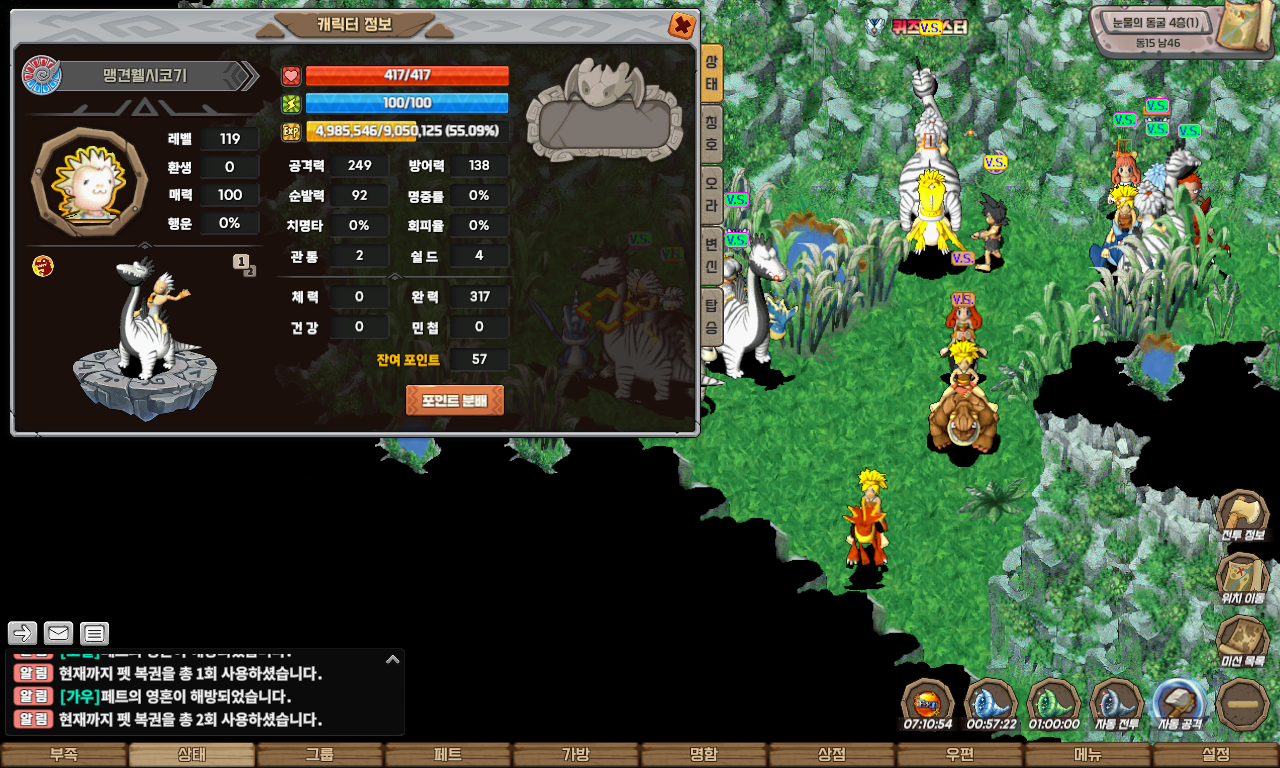
Task: Show the 미션 목록 mission list
Action: coord(1243,642)
